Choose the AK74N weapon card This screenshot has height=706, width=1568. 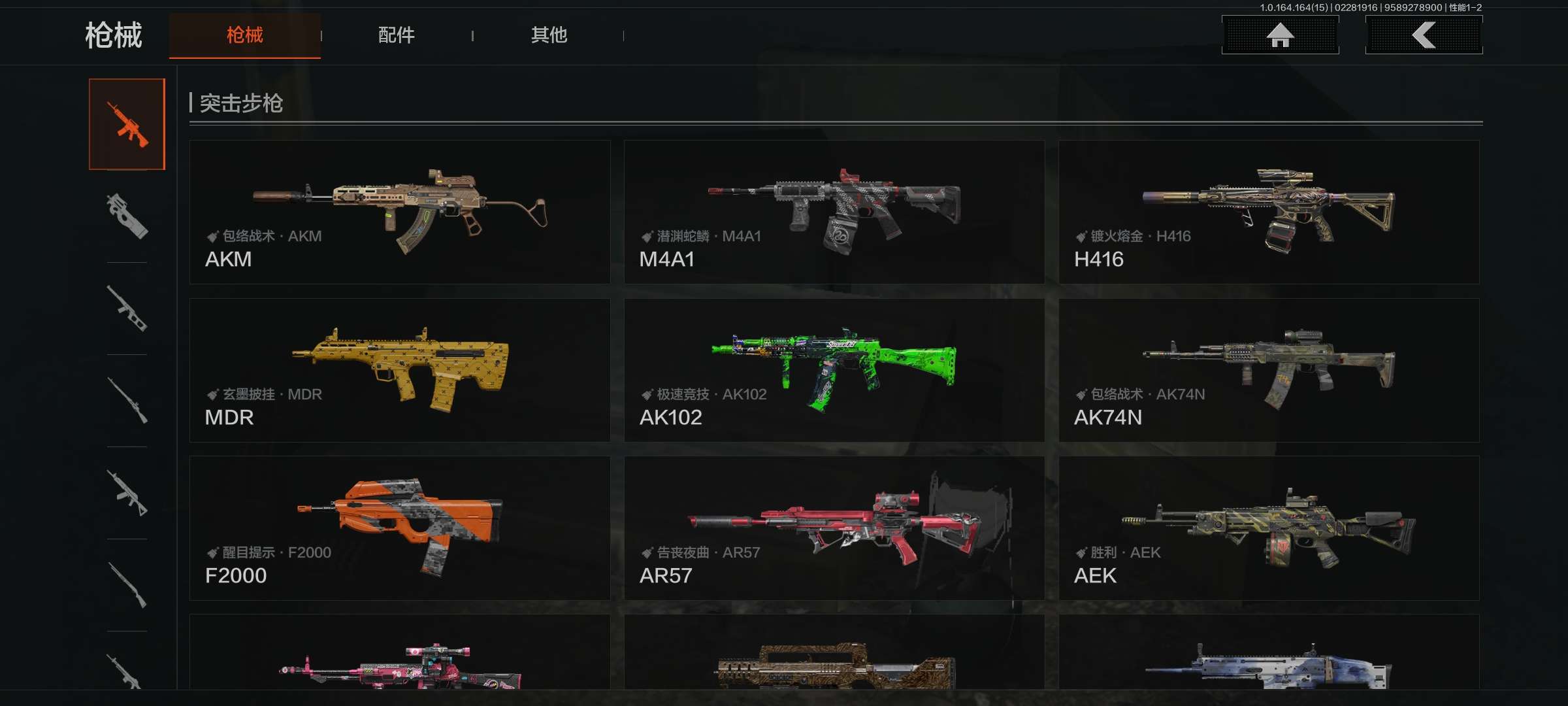click(x=1269, y=370)
